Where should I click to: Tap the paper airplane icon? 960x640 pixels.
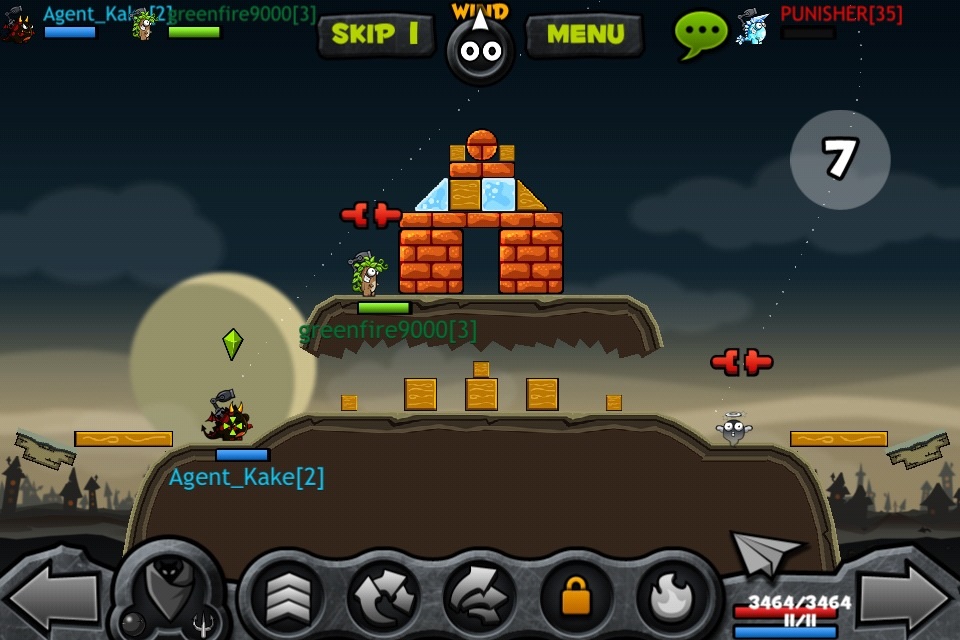pyautogui.click(x=766, y=551)
